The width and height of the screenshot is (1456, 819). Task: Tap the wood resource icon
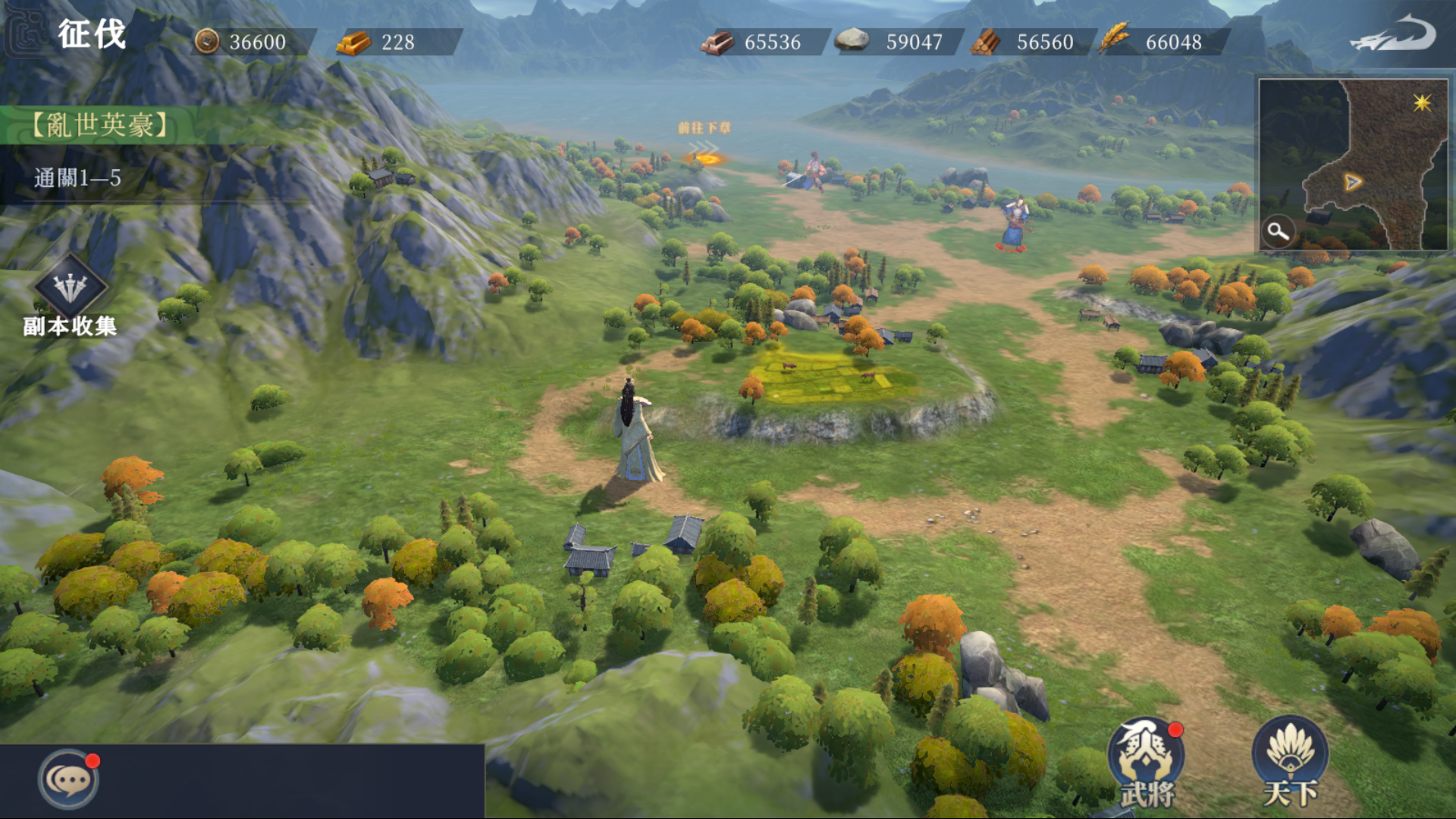point(984,42)
